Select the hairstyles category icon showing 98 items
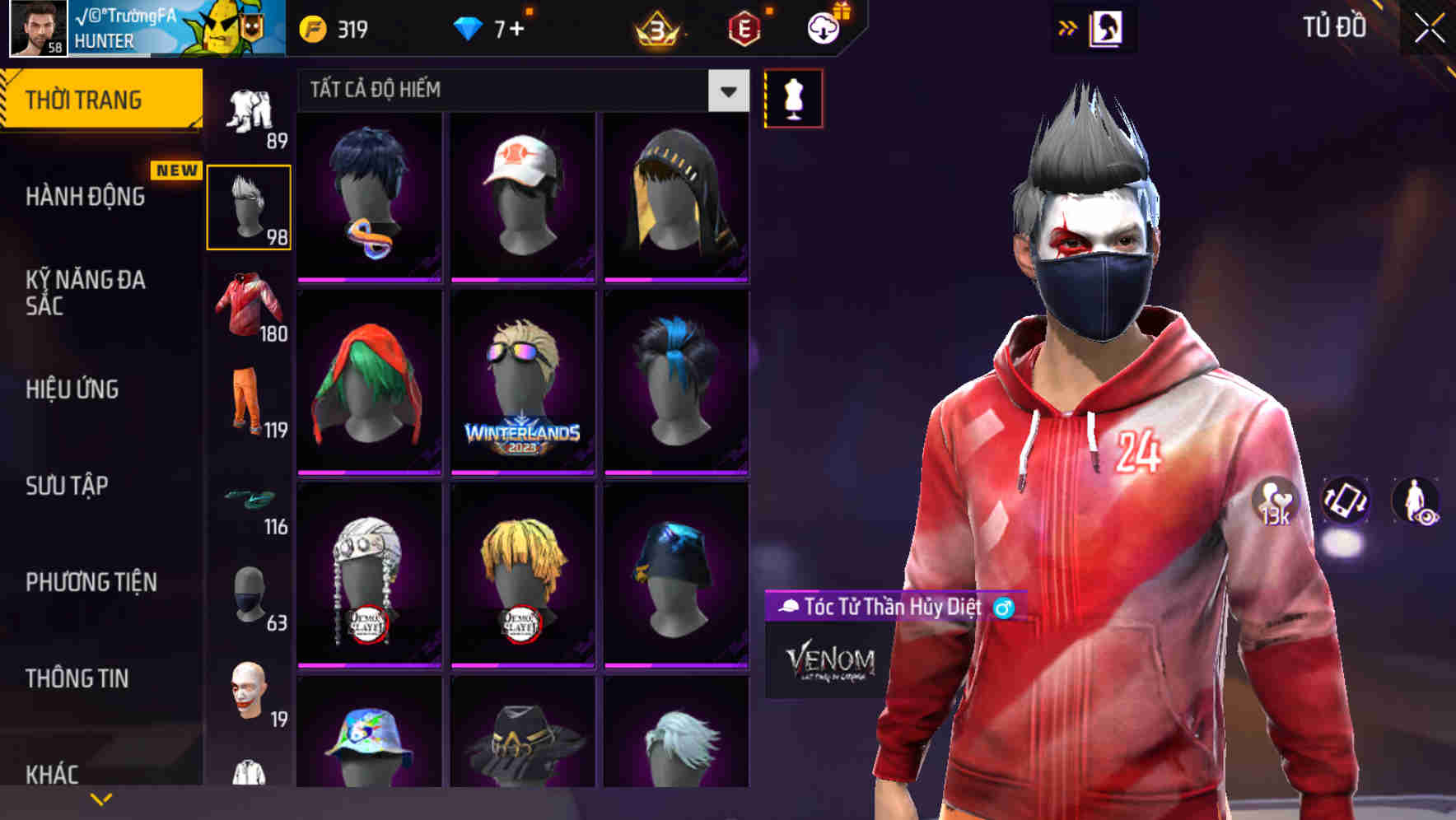 point(250,206)
